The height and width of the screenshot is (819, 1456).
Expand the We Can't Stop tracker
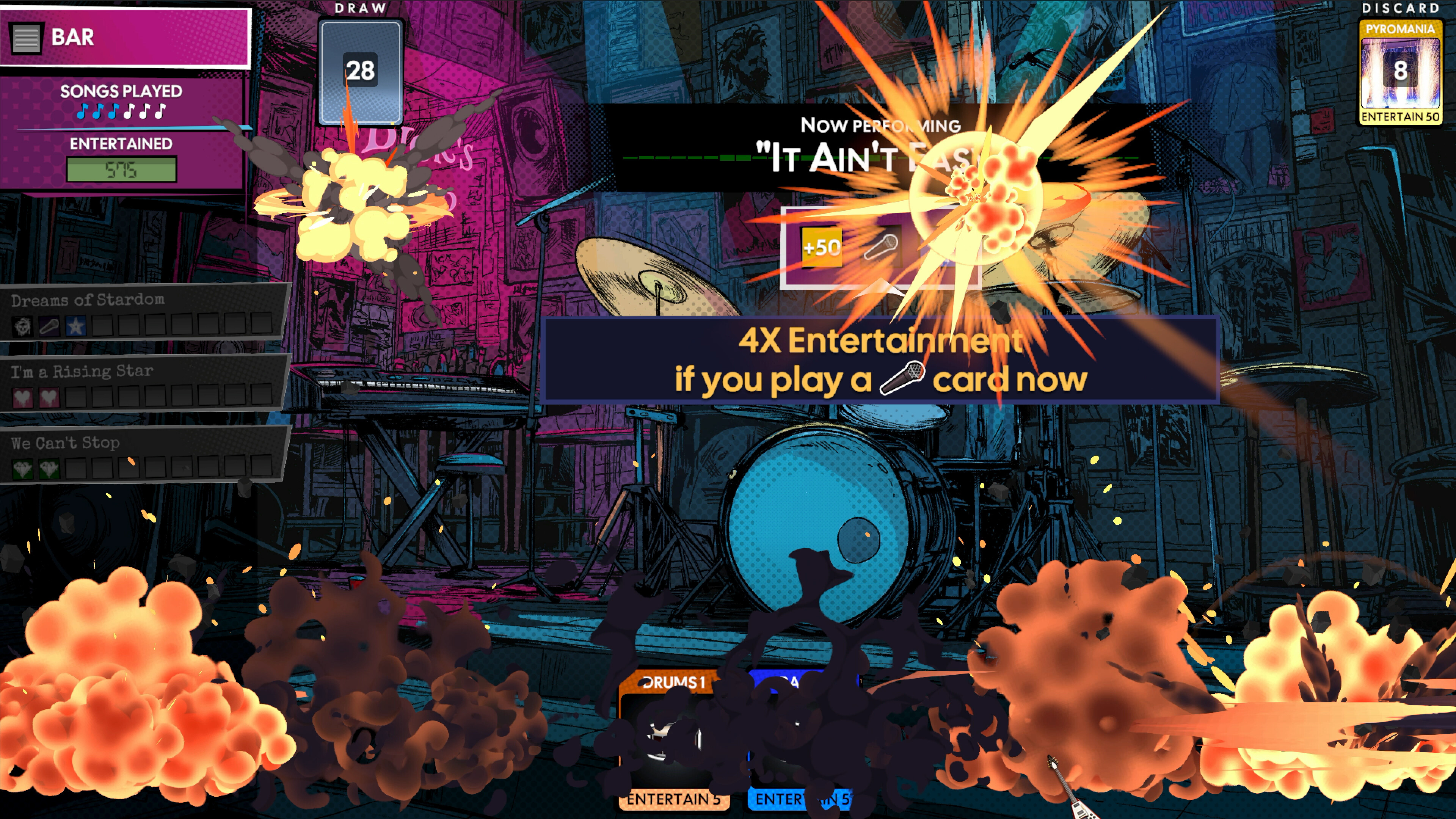(65, 442)
